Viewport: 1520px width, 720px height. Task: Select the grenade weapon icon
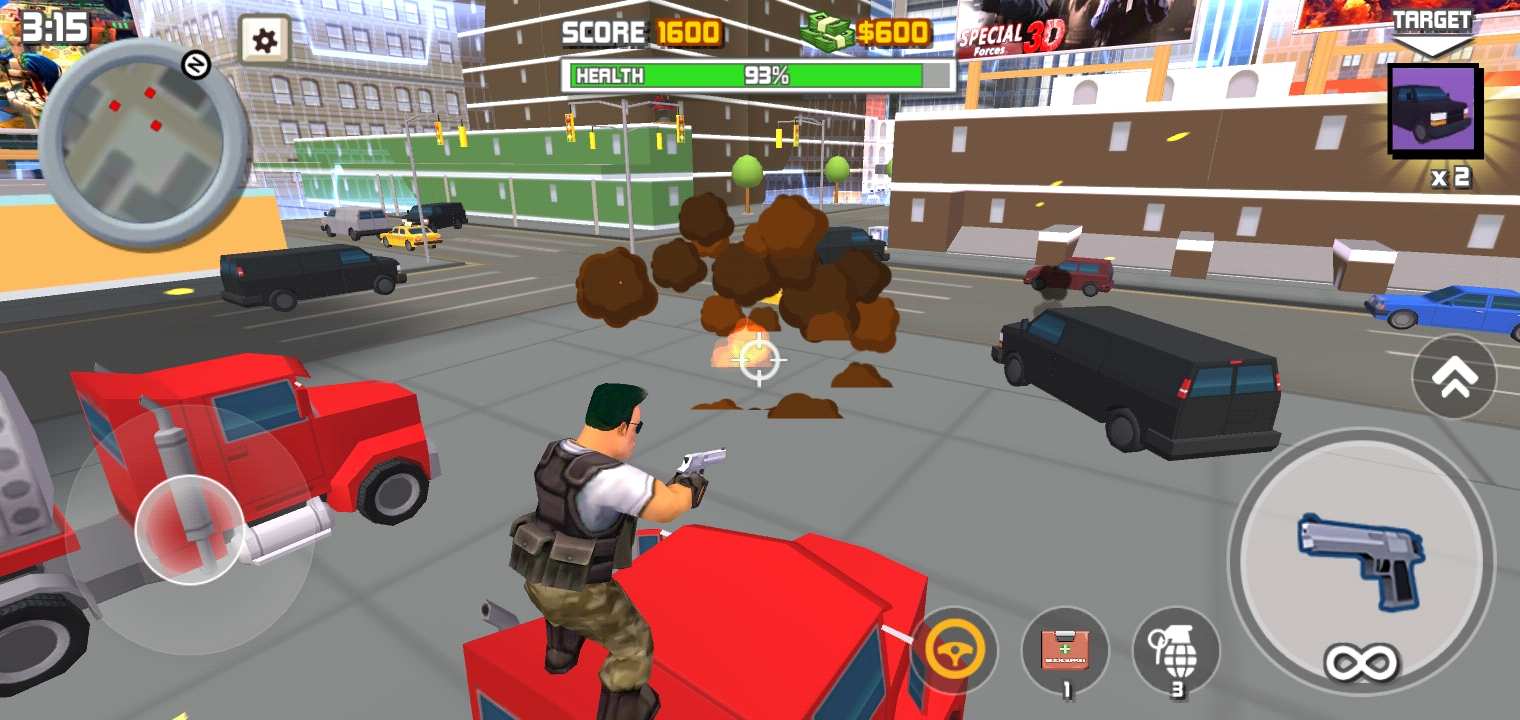(1175, 650)
